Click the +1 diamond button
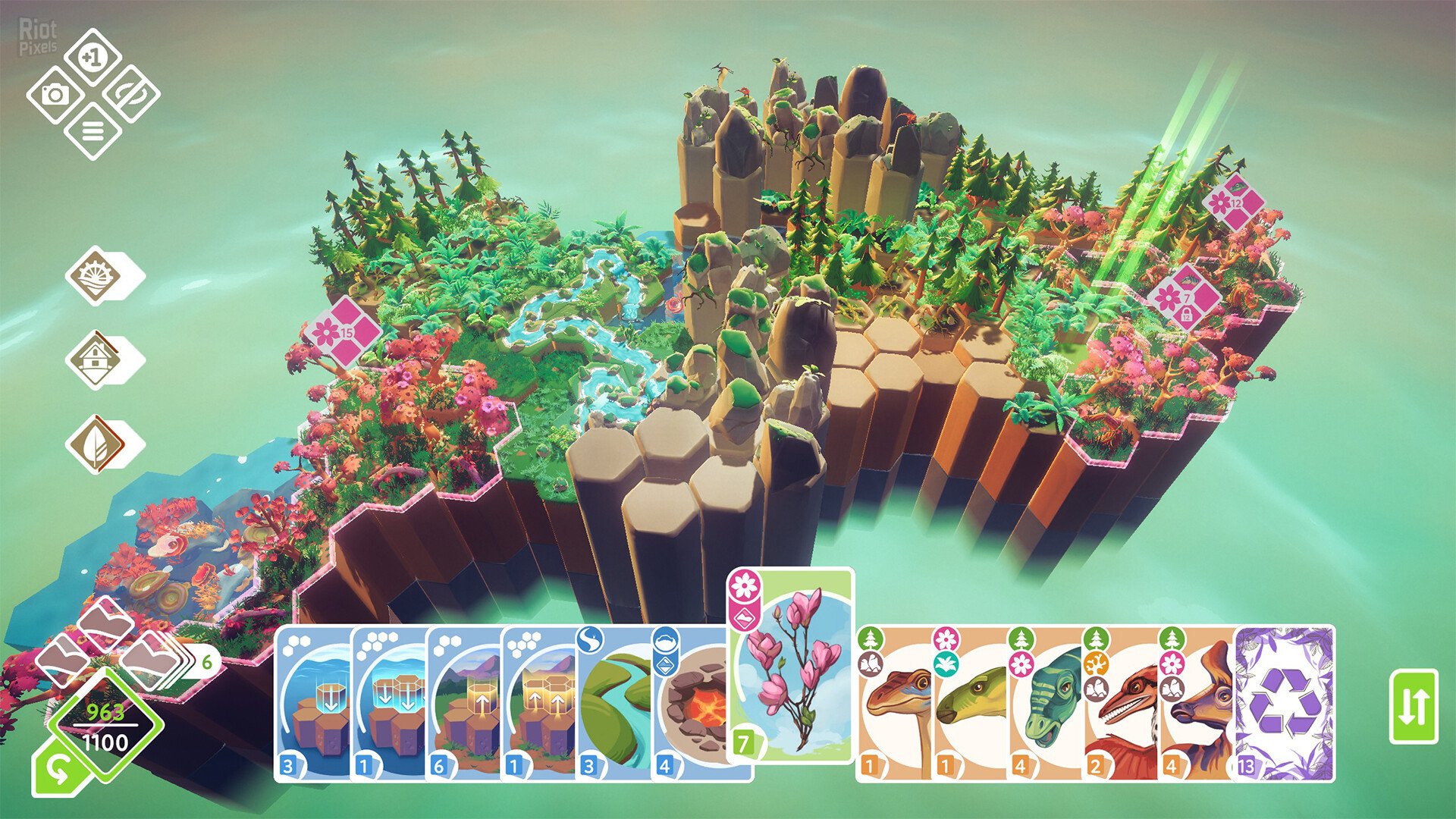Viewport: 1456px width, 819px height. [93, 57]
